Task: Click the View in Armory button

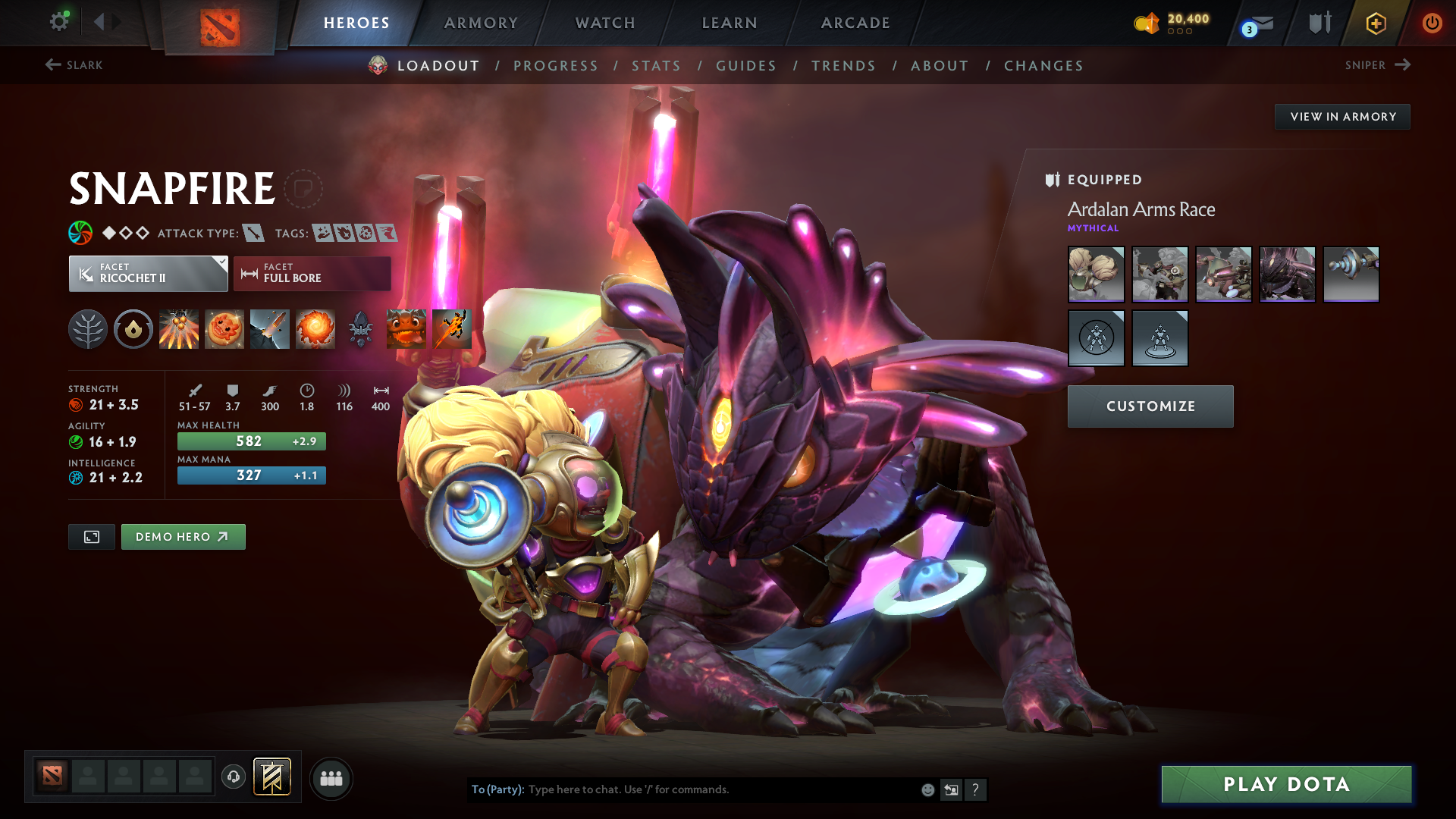Action: tap(1342, 117)
